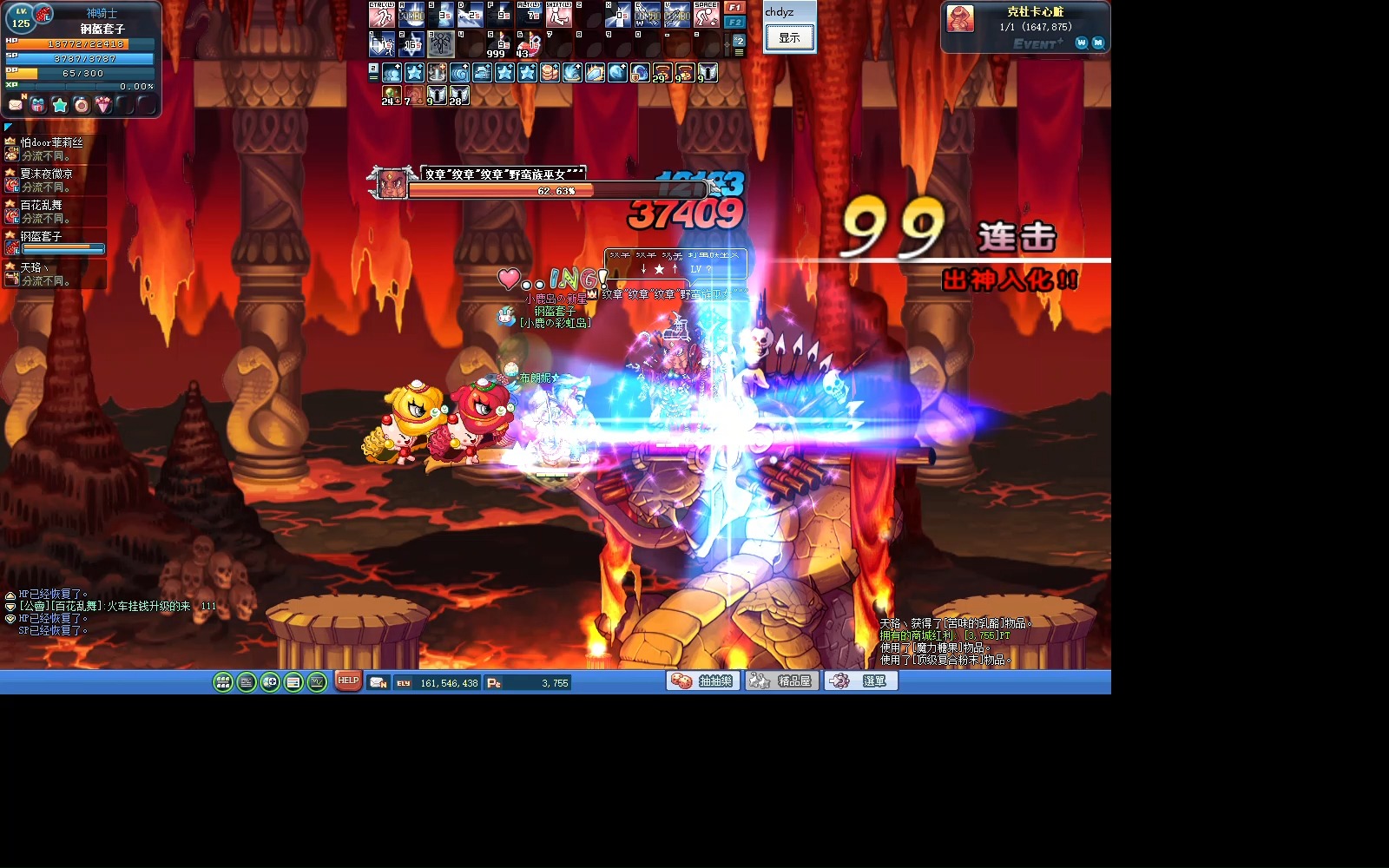Open the HELP button on the bottom bar
Viewport: 1389px width, 868px height.
pyautogui.click(x=348, y=681)
